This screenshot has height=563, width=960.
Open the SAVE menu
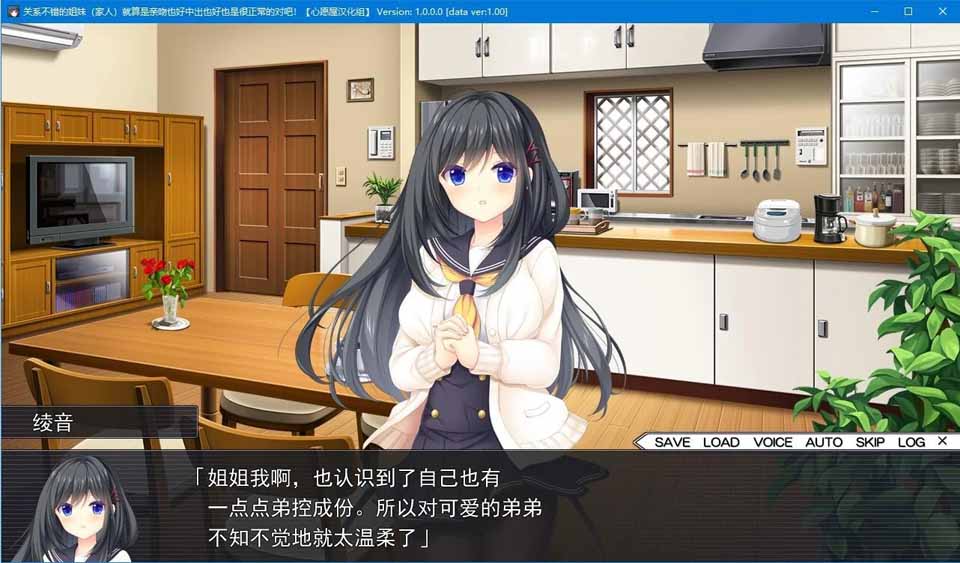click(x=672, y=442)
